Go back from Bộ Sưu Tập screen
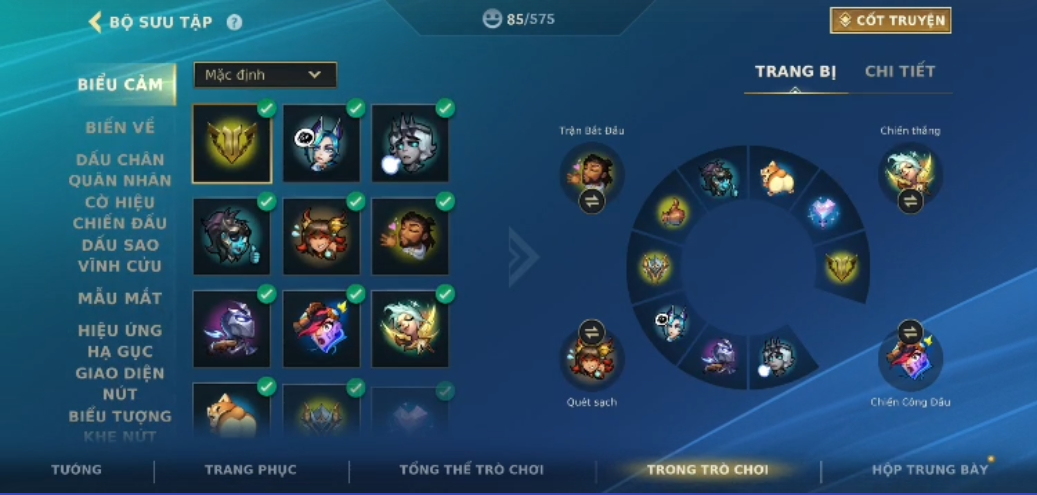 point(96,21)
